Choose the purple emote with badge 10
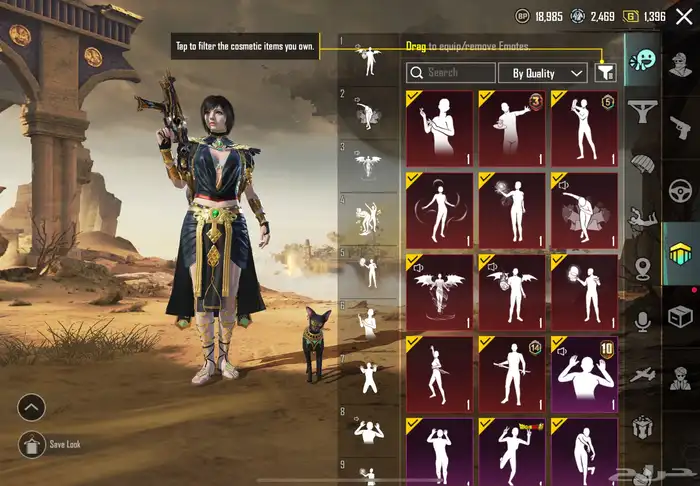 pyautogui.click(x=584, y=373)
